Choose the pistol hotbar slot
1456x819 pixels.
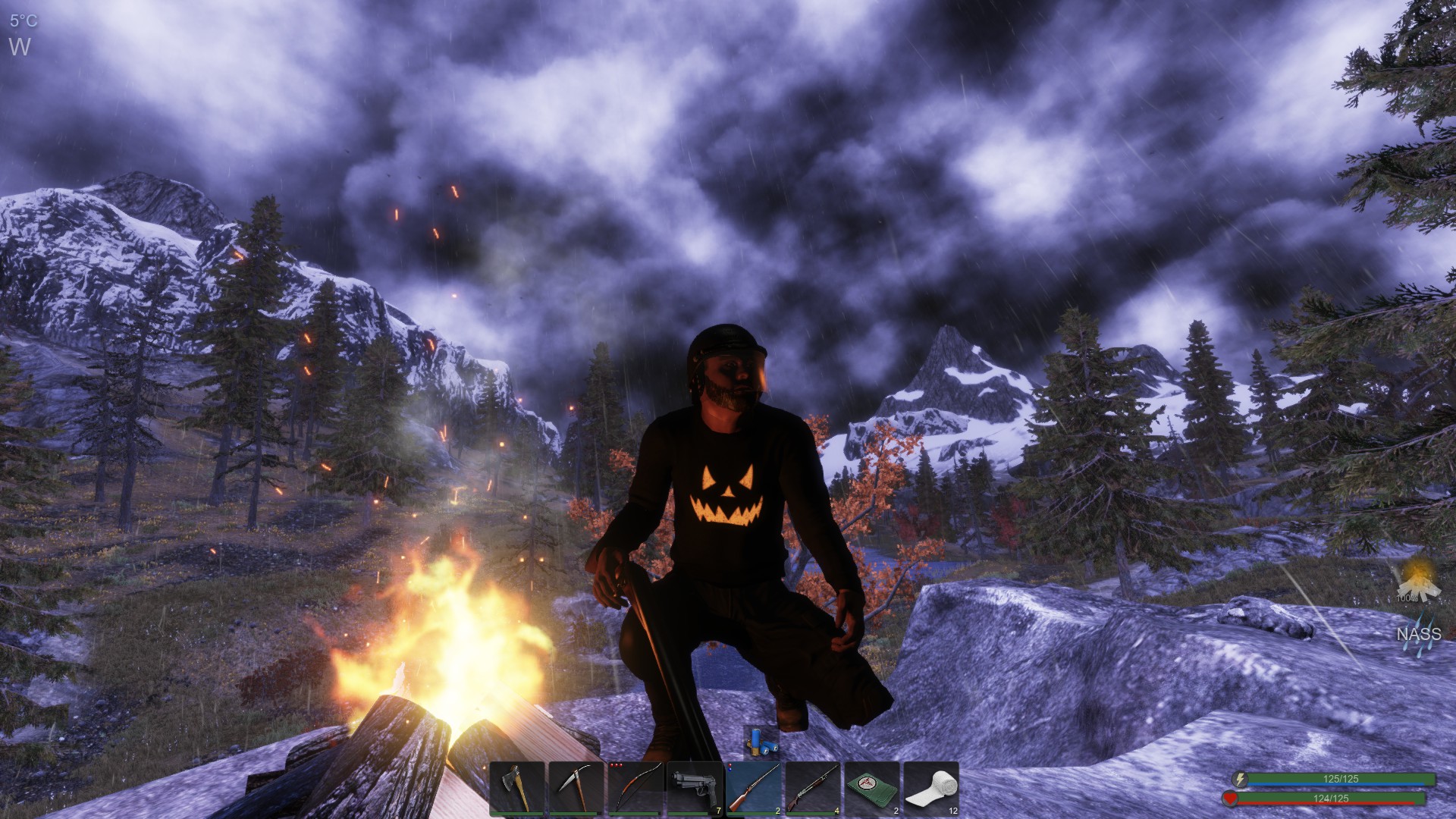coord(695,789)
